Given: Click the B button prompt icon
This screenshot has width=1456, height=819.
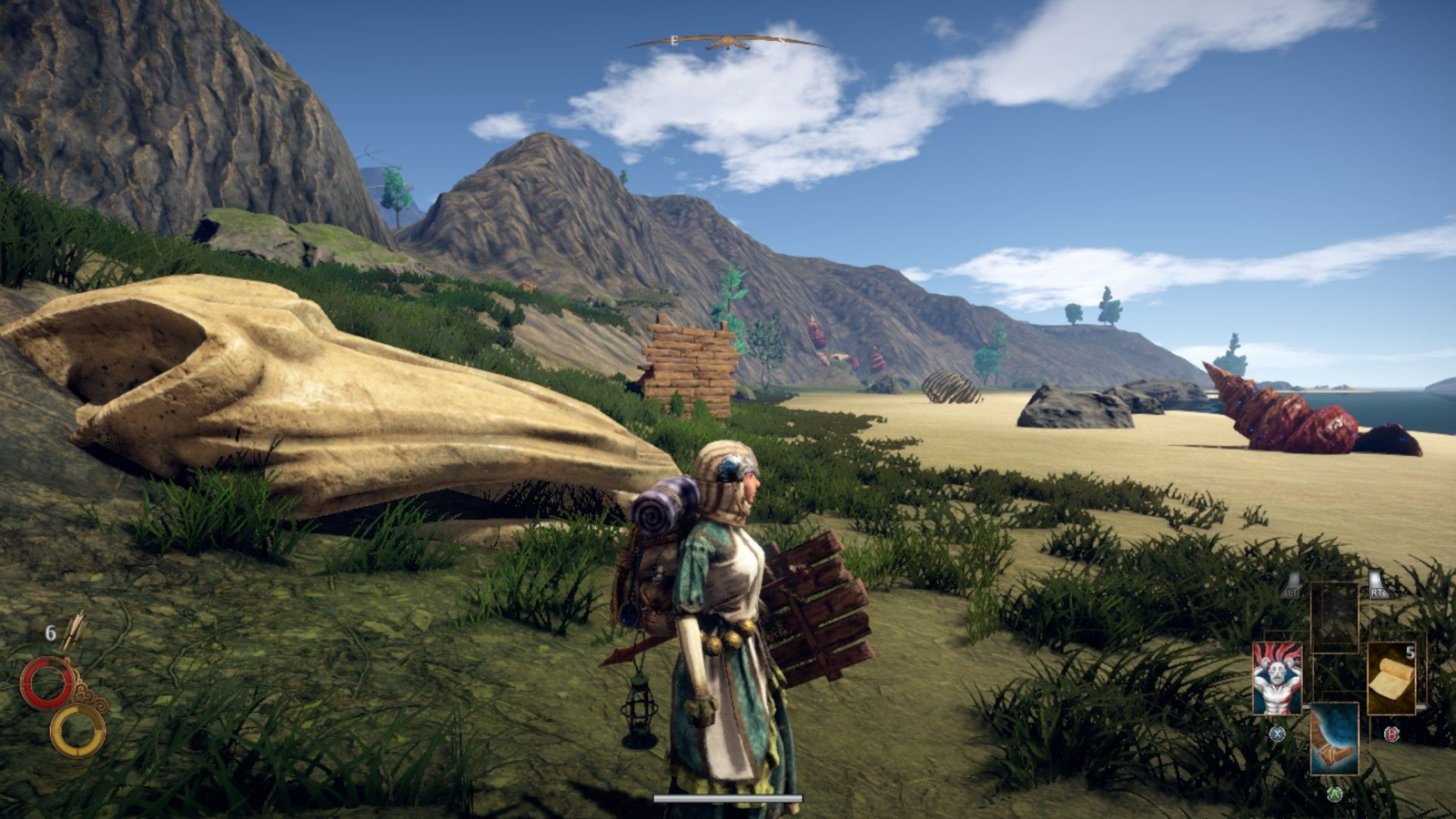Looking at the screenshot, I should click(x=1391, y=734).
